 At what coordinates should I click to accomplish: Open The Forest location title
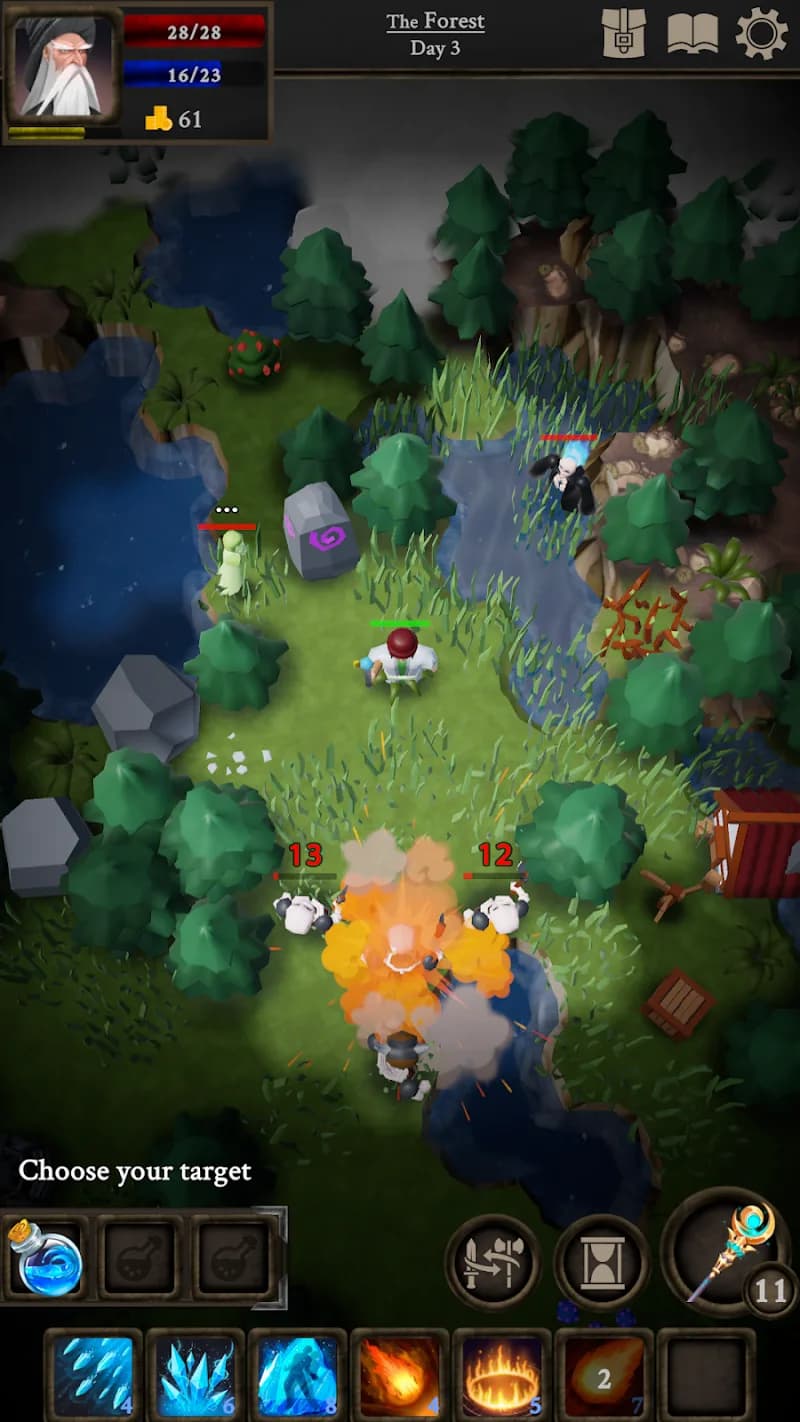click(x=435, y=21)
